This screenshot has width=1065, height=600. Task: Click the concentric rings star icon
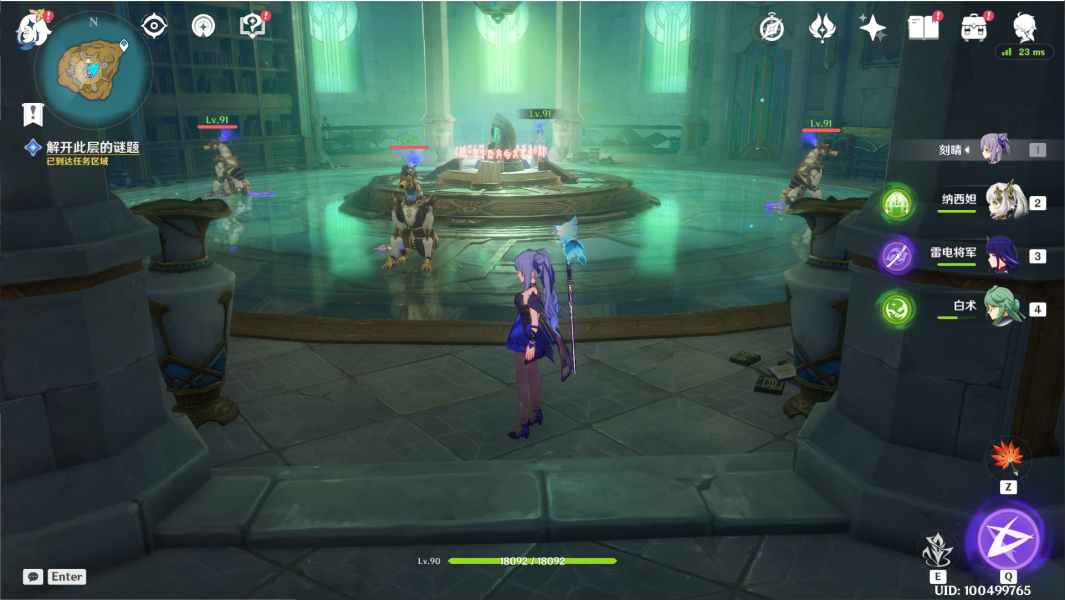tap(203, 26)
